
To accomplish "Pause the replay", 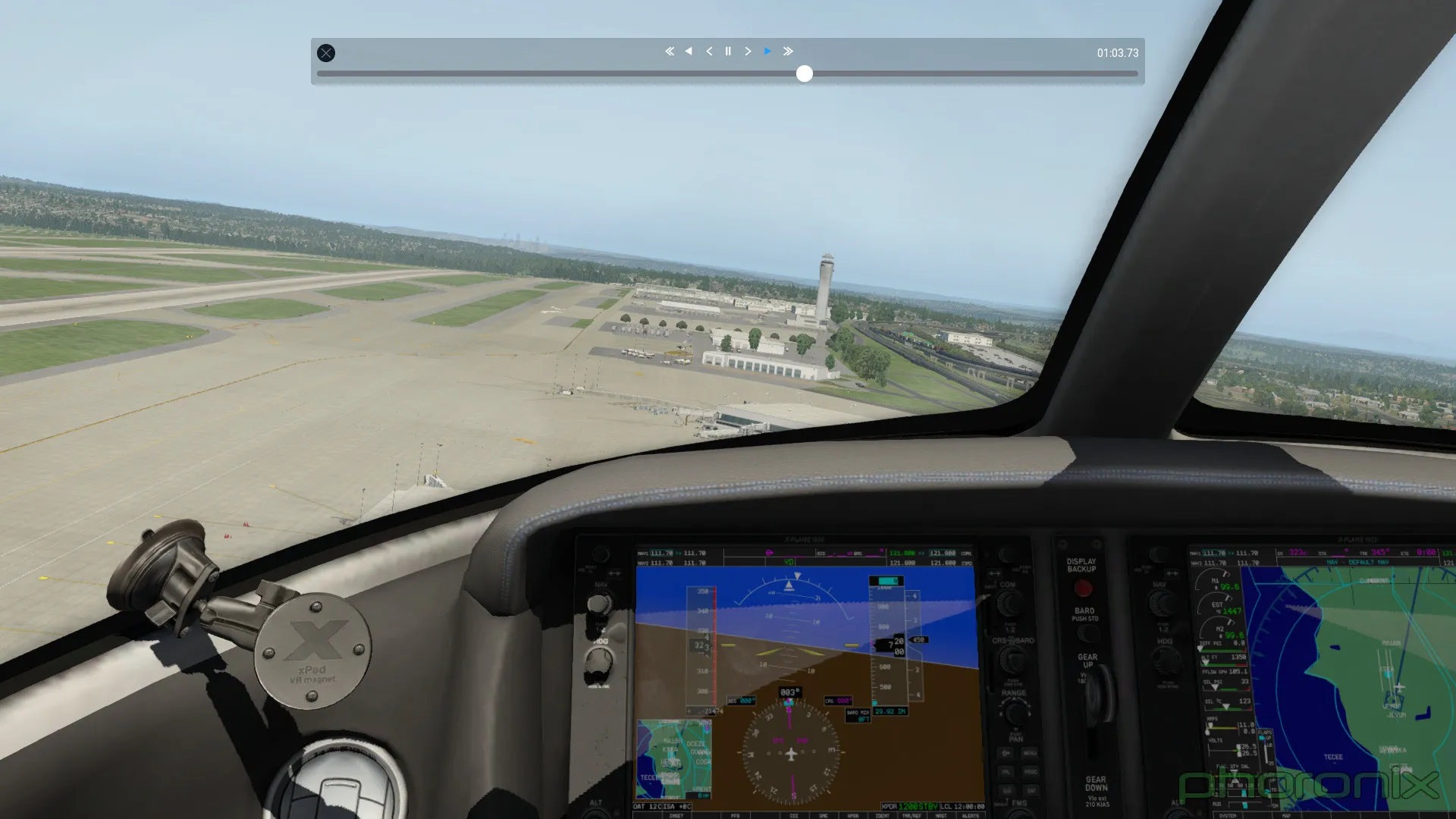I will [x=728, y=52].
